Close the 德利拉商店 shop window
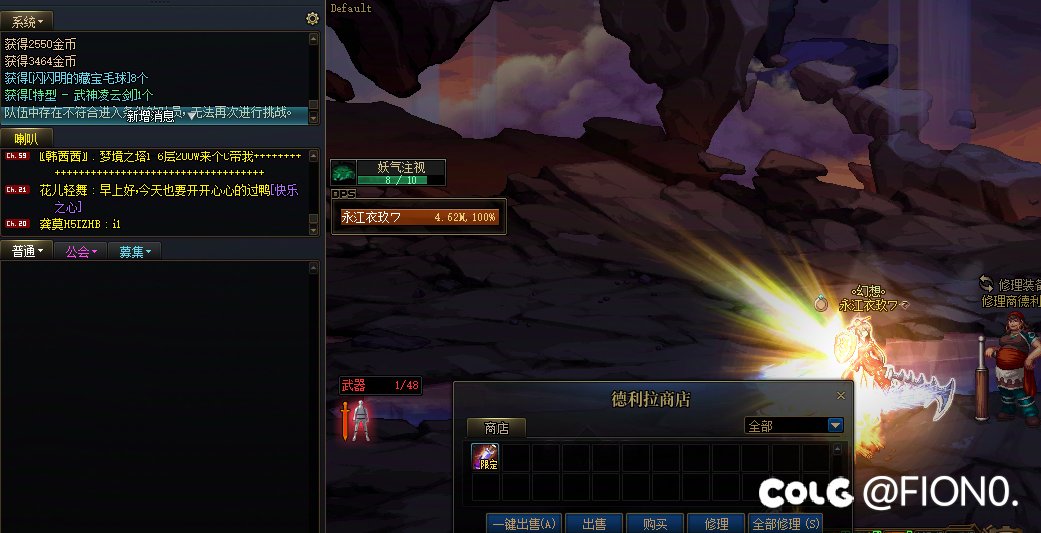 (x=840, y=396)
